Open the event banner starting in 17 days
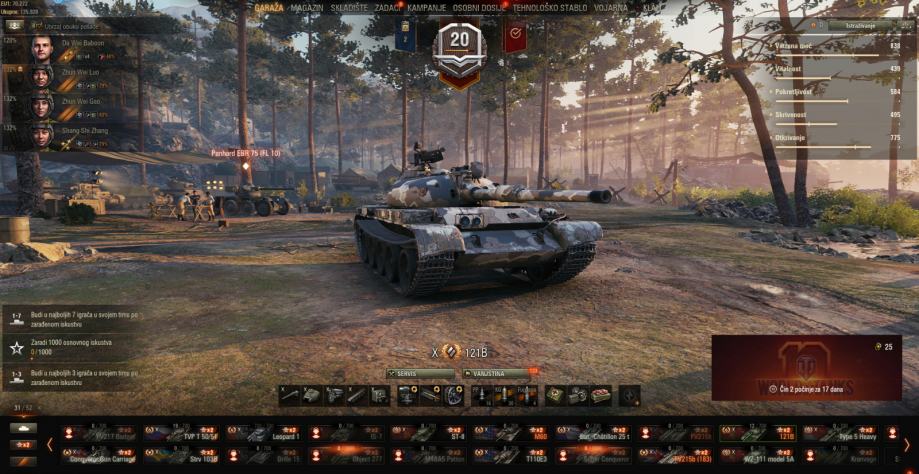 tap(806, 367)
